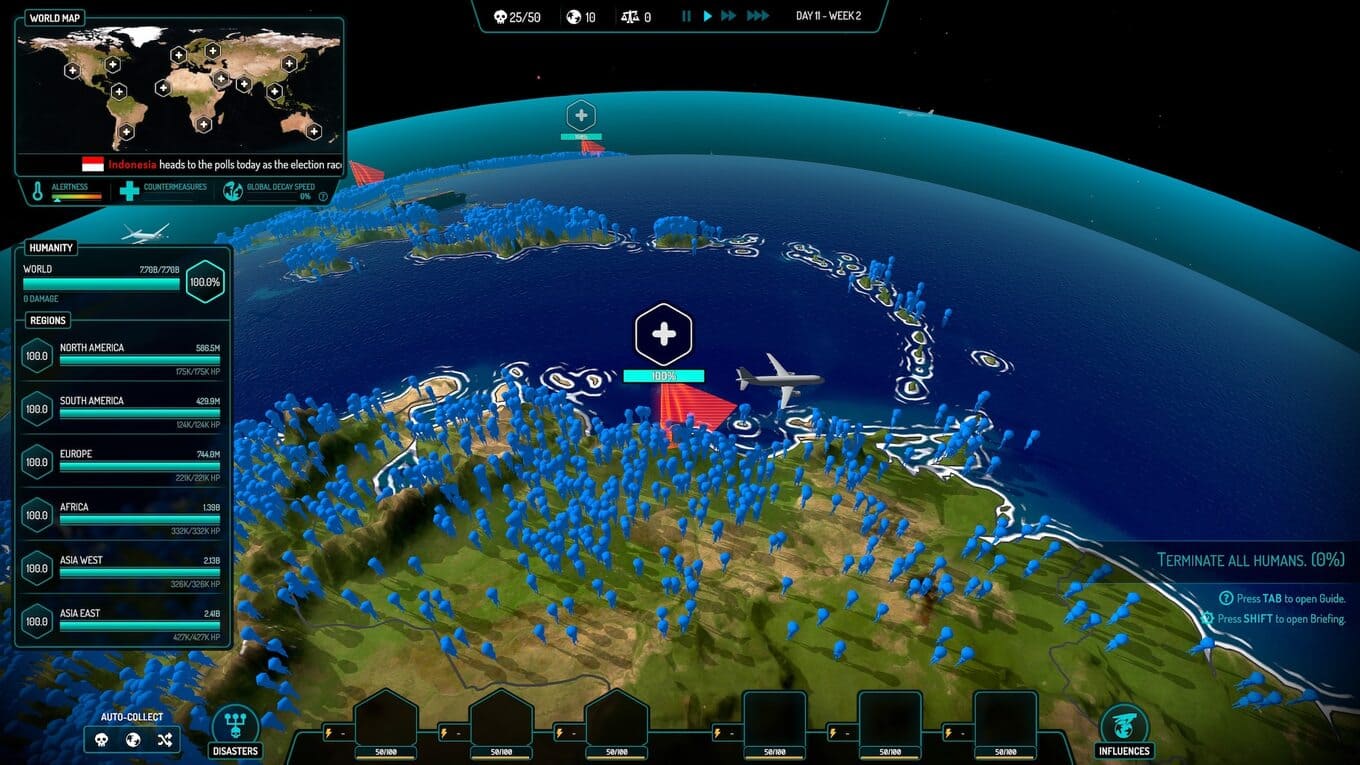Set time to normal play speed

[x=708, y=16]
